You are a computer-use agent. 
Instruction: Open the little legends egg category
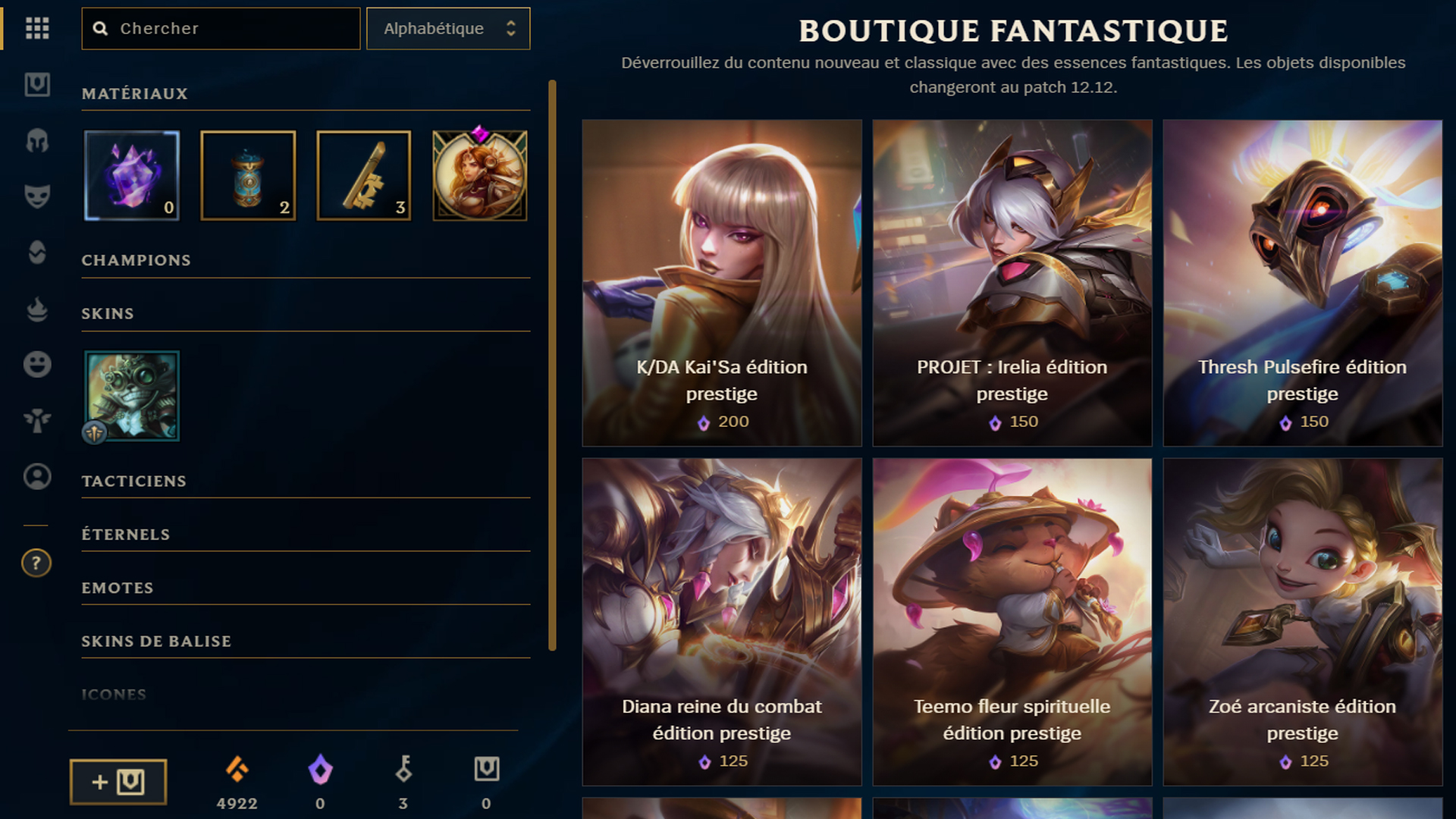click(36, 253)
